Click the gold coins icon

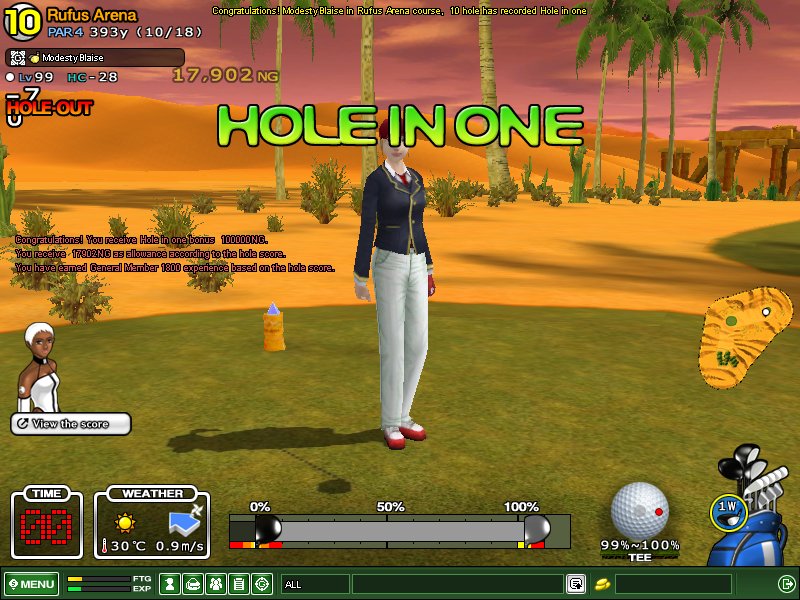tap(604, 584)
